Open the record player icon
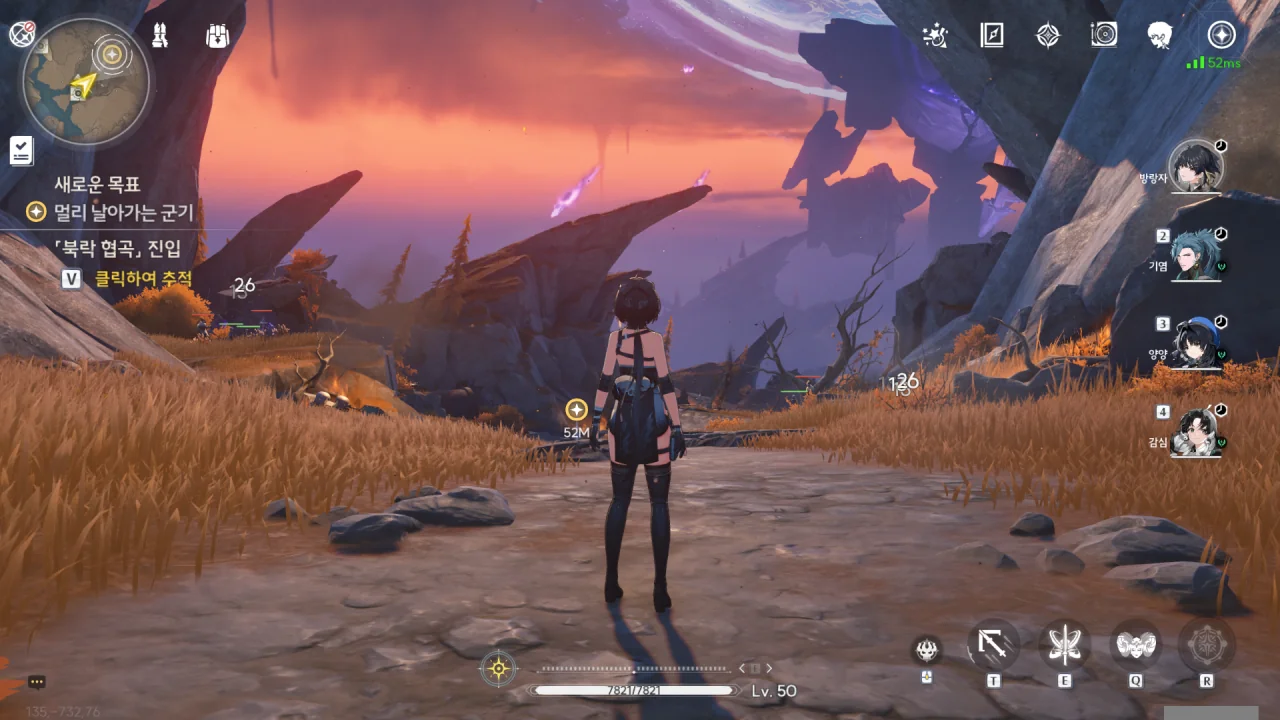1280x720 pixels. click(1104, 36)
